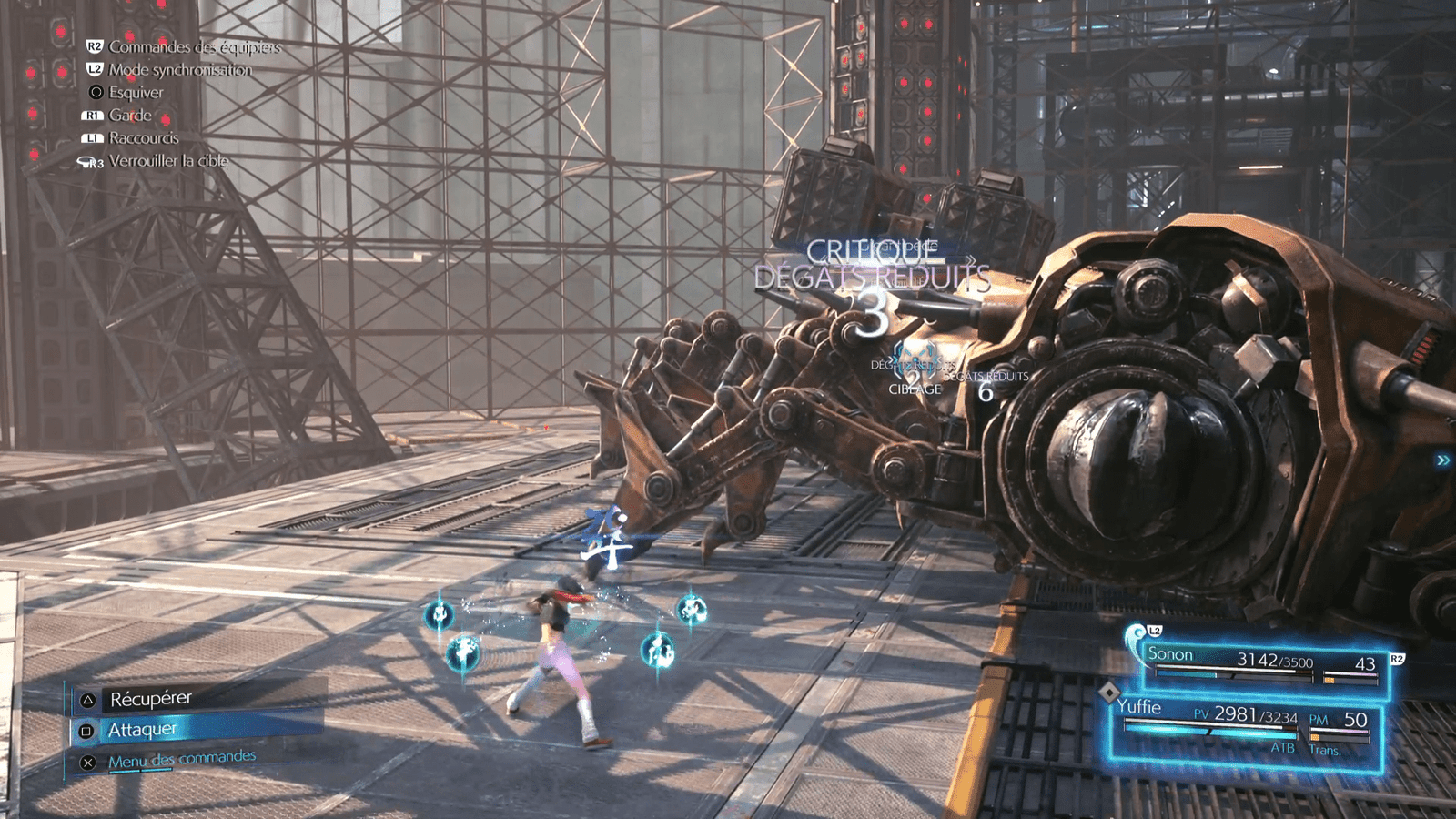Click the double-arrow expander at right edge
Image resolution: width=1456 pixels, height=819 pixels.
pyautogui.click(x=1442, y=460)
